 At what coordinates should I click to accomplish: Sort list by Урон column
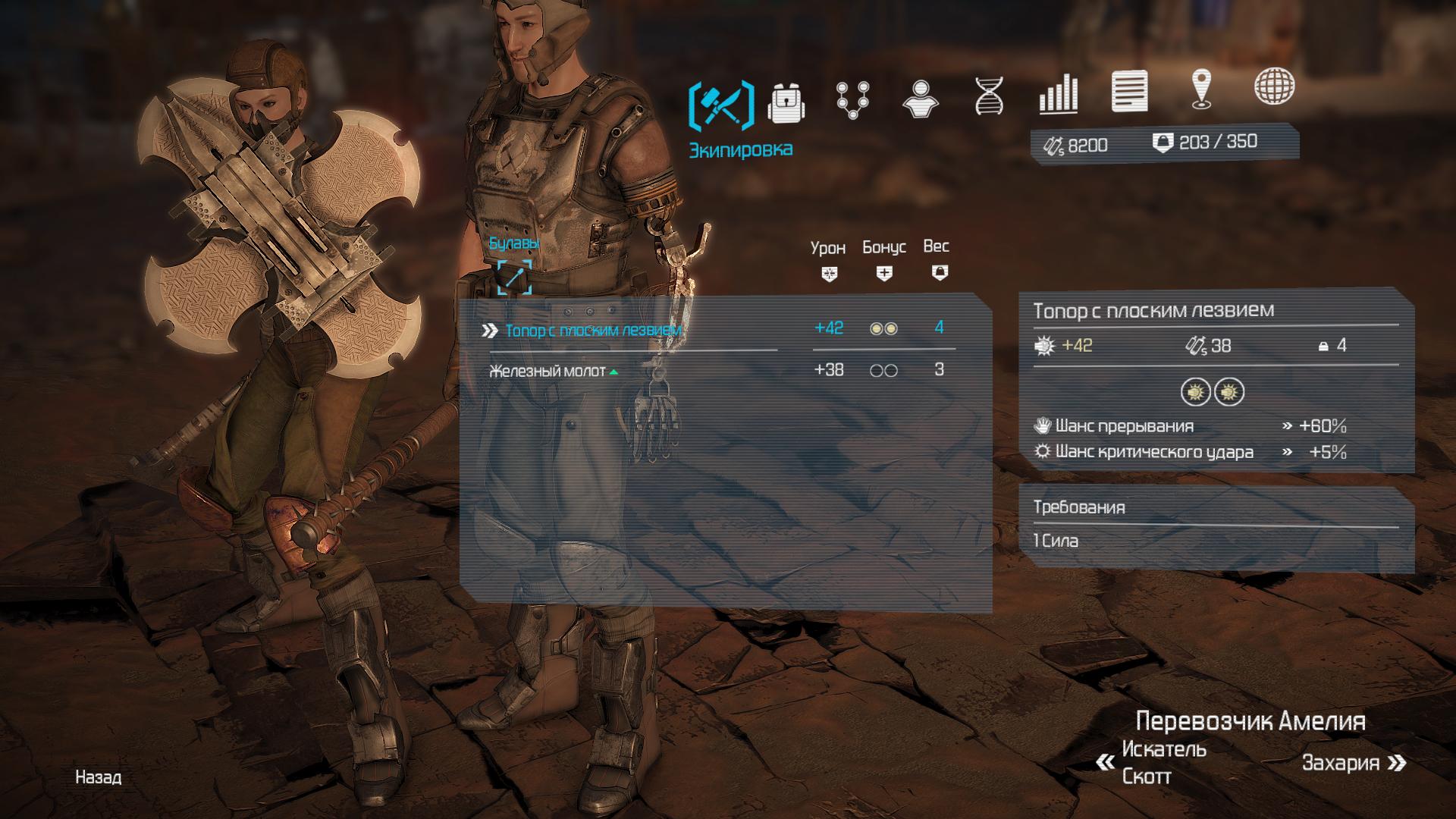point(828,260)
